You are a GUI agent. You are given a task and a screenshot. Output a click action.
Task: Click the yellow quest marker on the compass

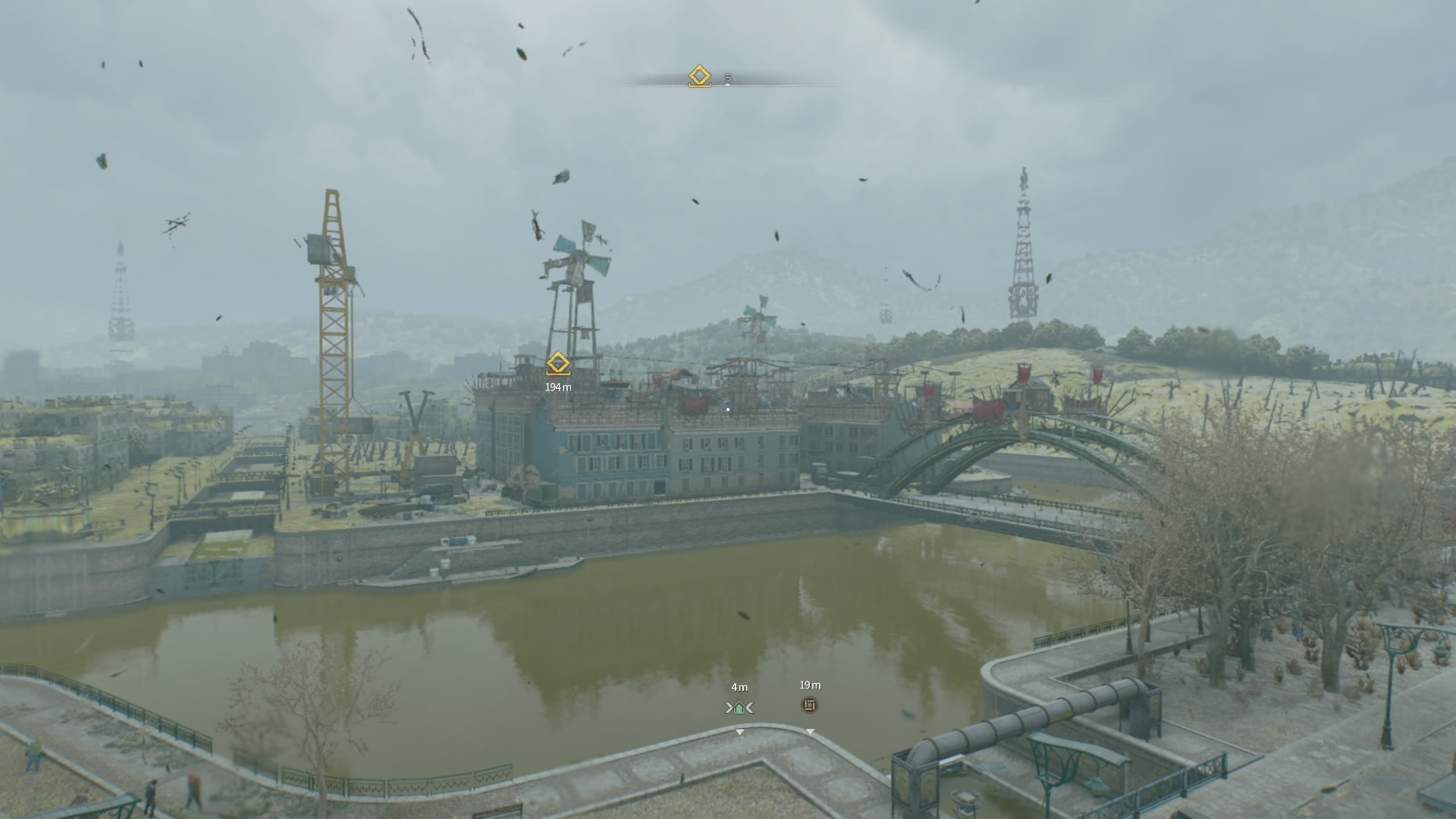[x=699, y=77]
